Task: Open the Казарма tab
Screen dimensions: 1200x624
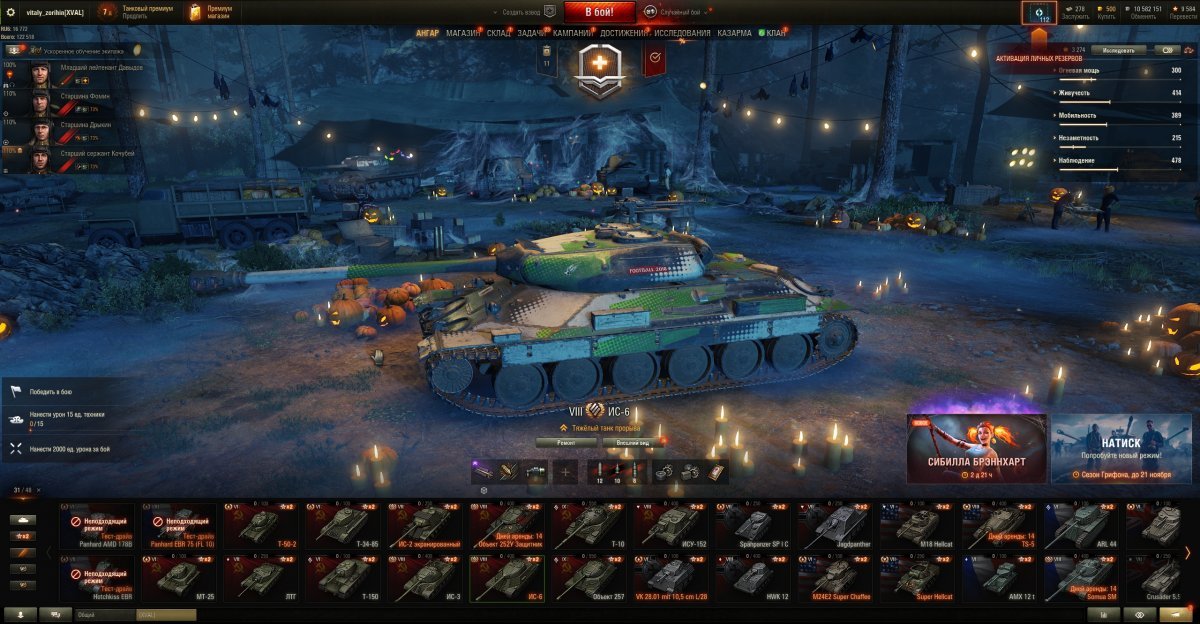Action: tap(734, 33)
